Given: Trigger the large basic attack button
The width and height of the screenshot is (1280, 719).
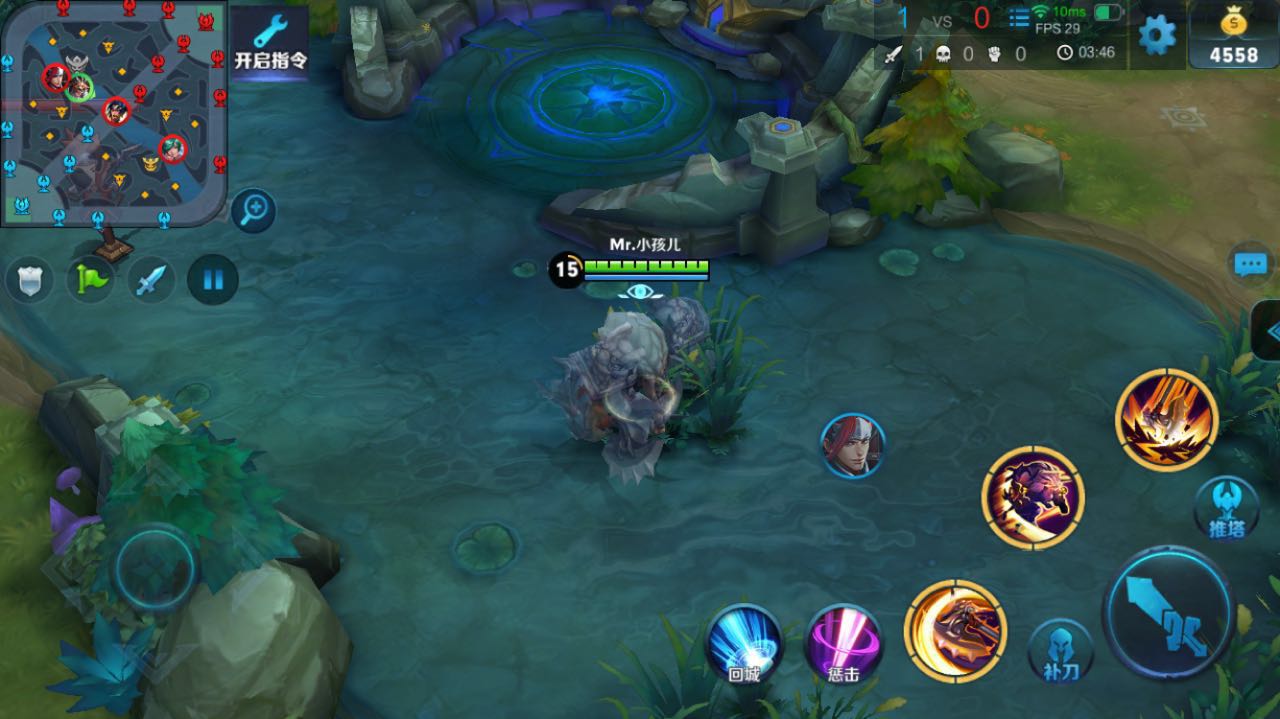Looking at the screenshot, I should point(1167,612).
